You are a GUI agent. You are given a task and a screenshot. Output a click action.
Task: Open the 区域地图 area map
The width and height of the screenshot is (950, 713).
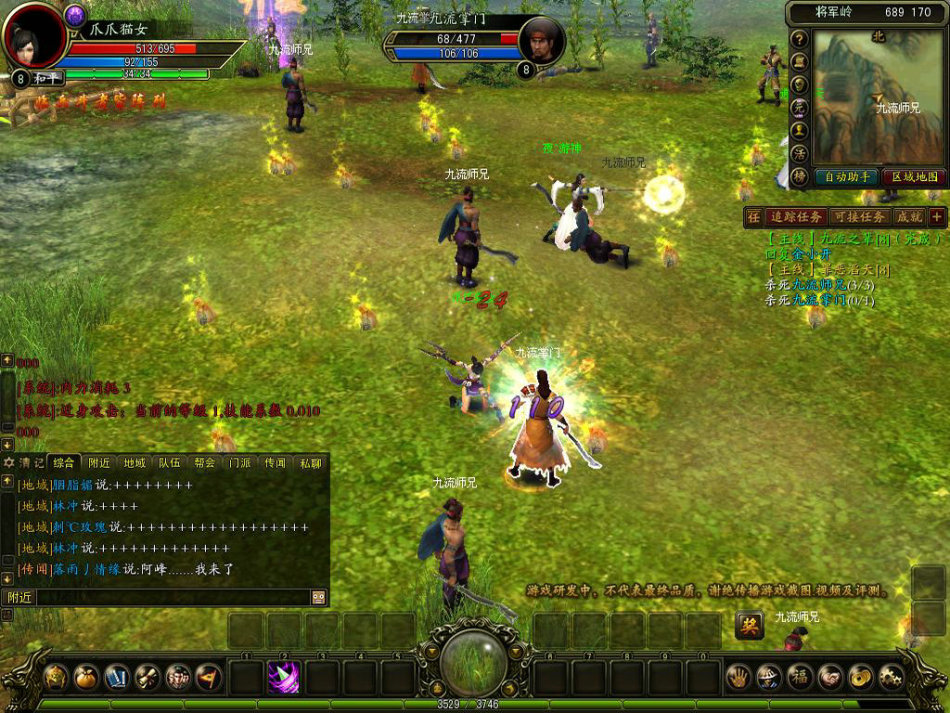914,177
